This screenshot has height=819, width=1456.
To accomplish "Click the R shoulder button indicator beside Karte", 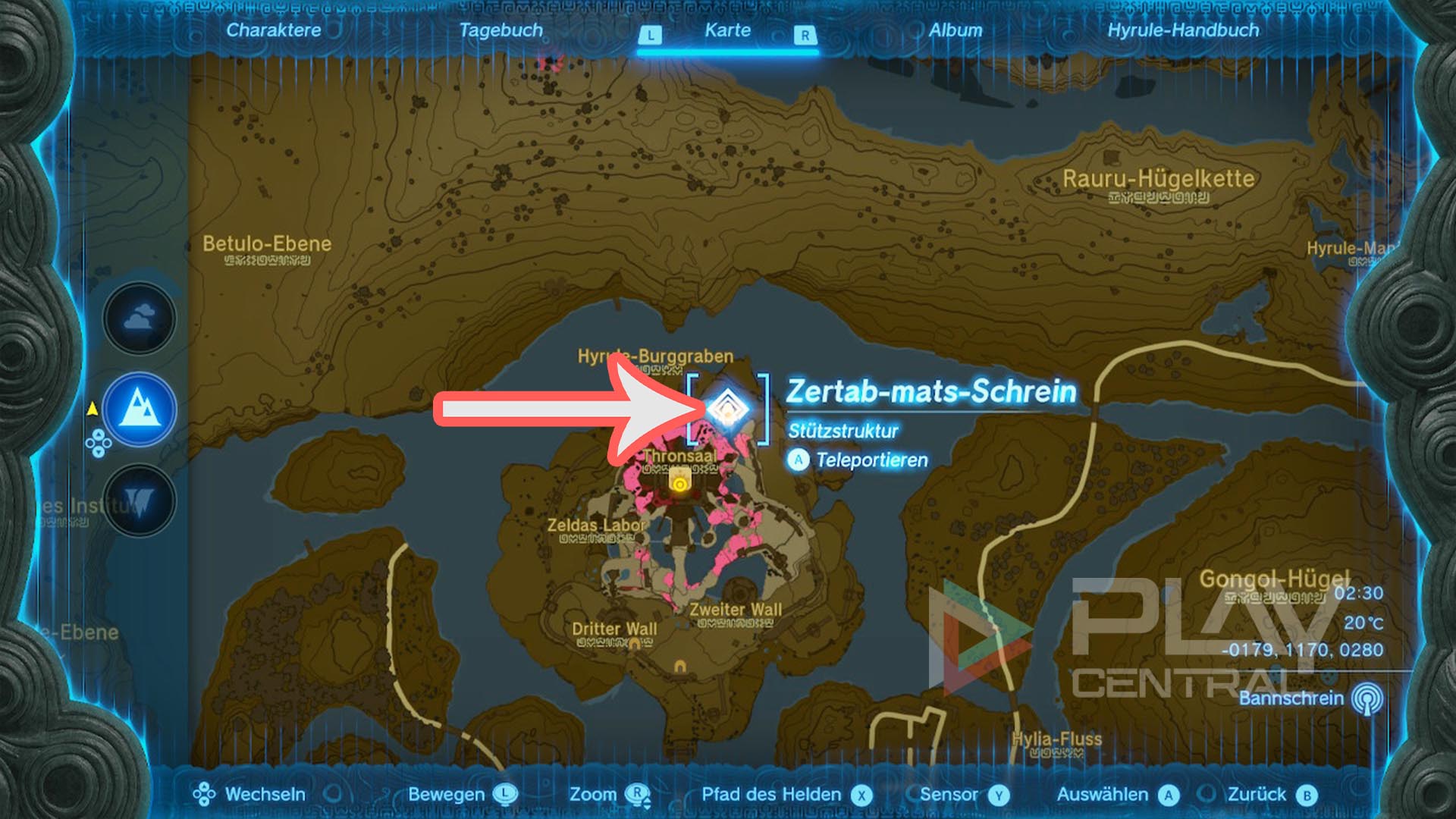I will 803,33.
